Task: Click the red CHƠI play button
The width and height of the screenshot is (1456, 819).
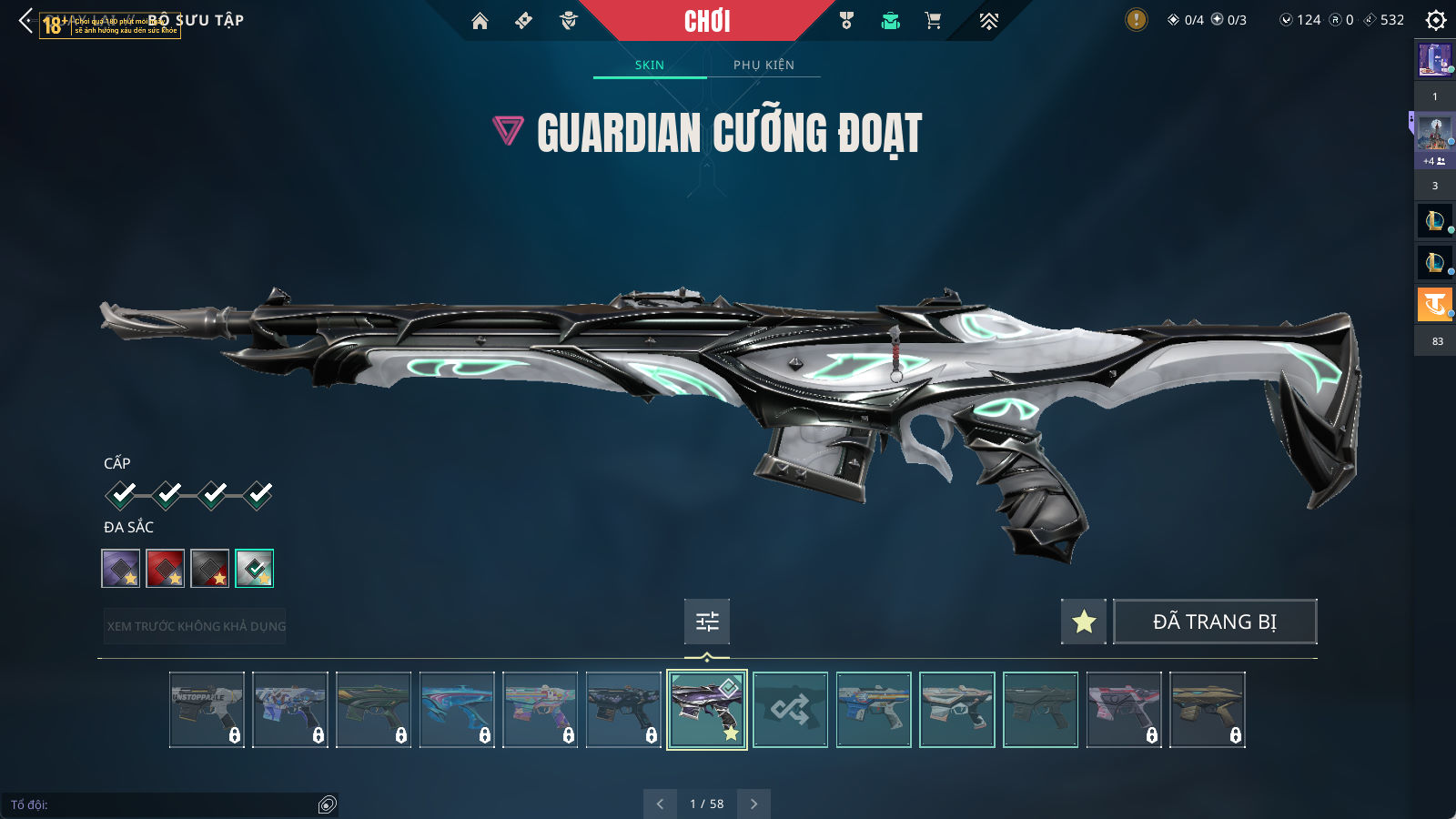Action: coord(707,21)
